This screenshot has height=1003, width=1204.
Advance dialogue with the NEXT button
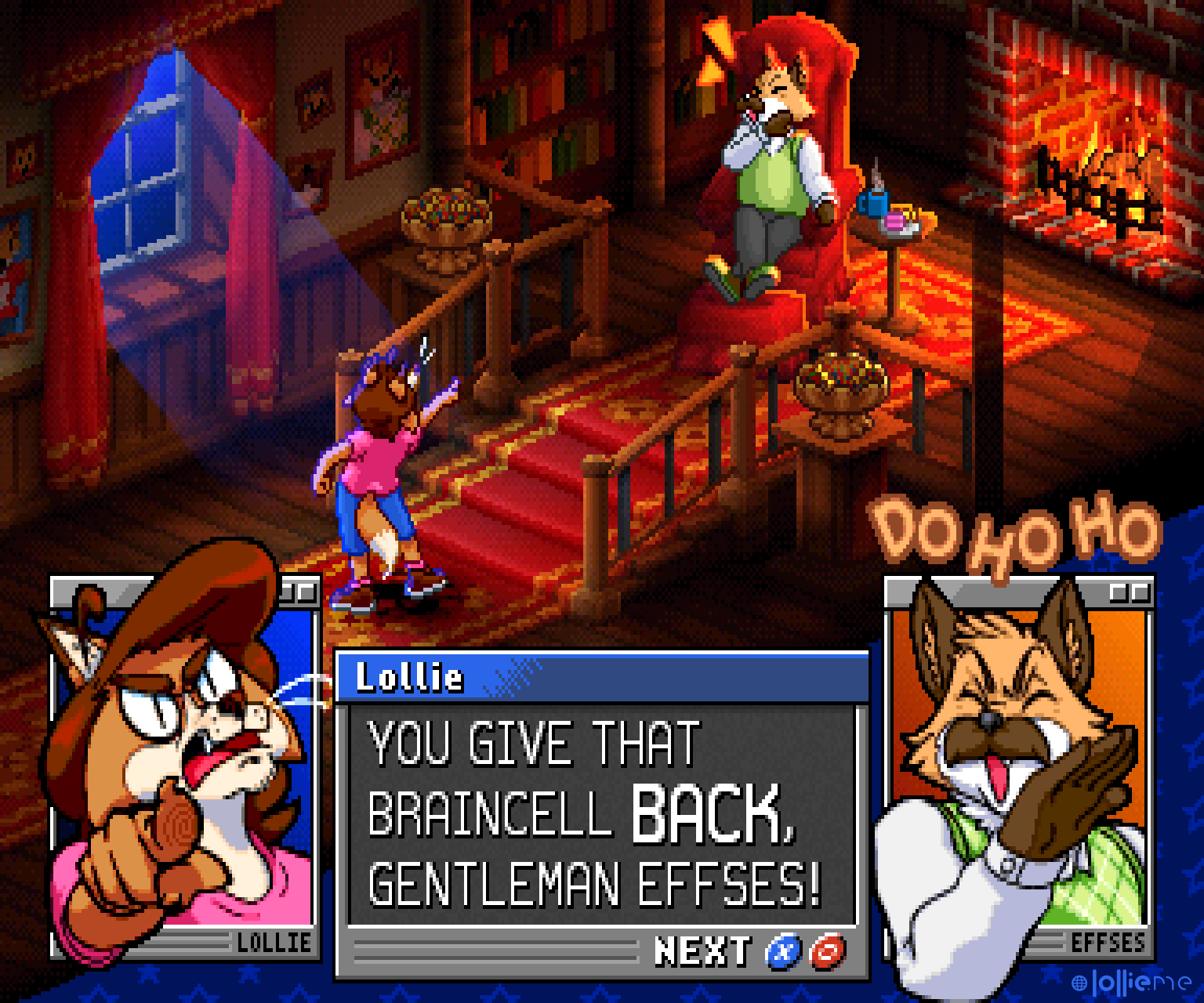702,950
